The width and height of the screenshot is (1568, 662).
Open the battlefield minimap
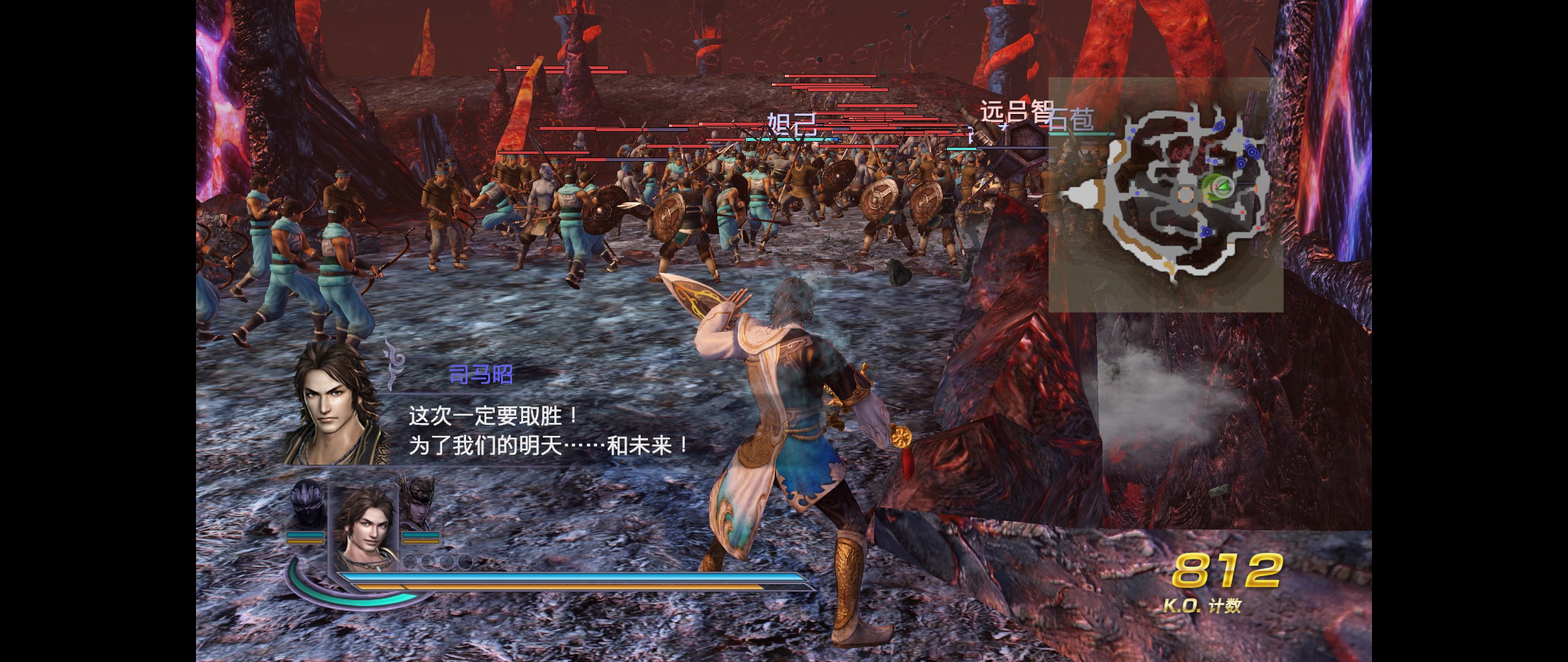click(x=1165, y=194)
